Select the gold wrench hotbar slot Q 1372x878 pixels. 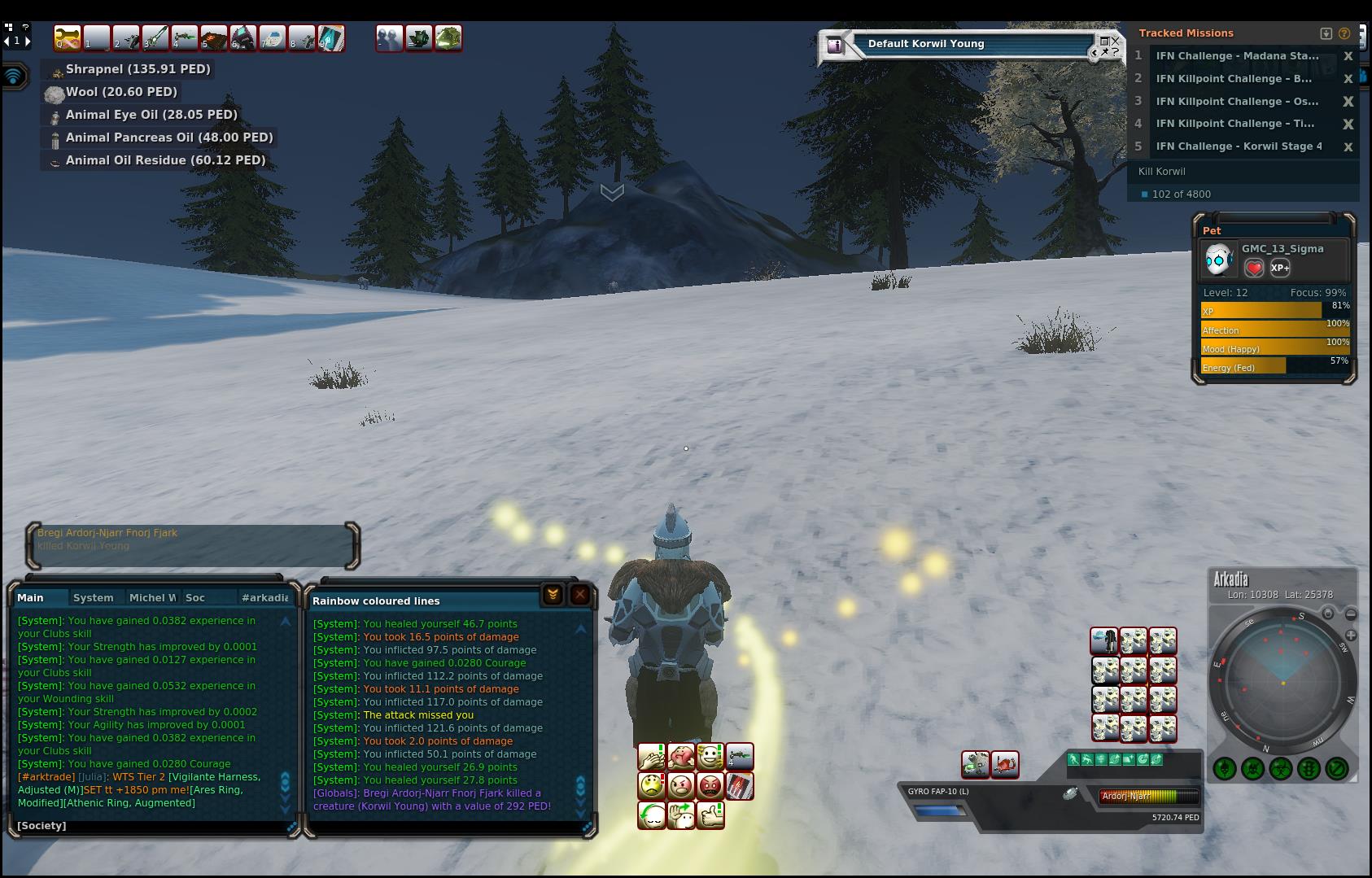[x=68, y=37]
